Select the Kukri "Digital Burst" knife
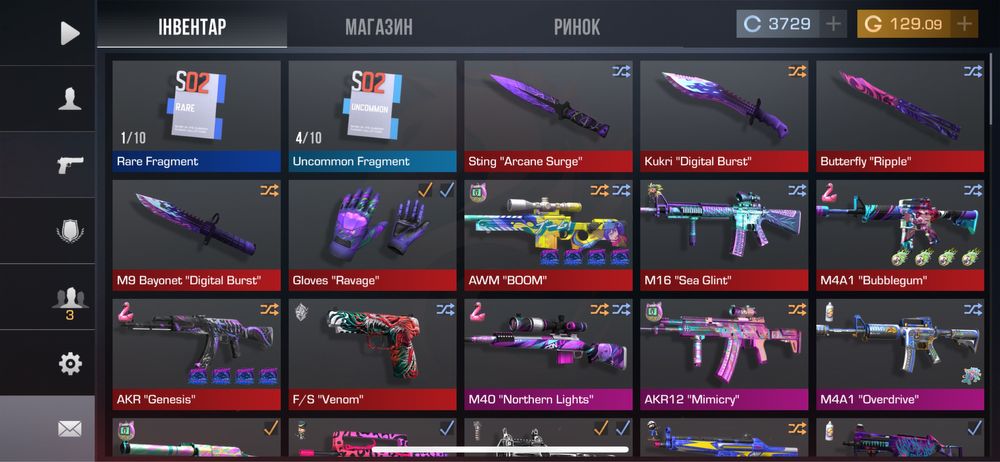The height and width of the screenshot is (462, 1000). click(x=724, y=115)
